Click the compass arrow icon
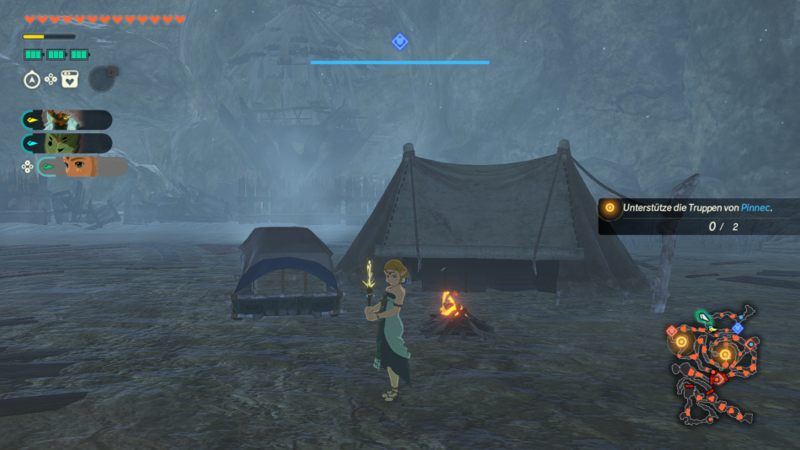Screen dimensions: 800x450 (31, 78)
